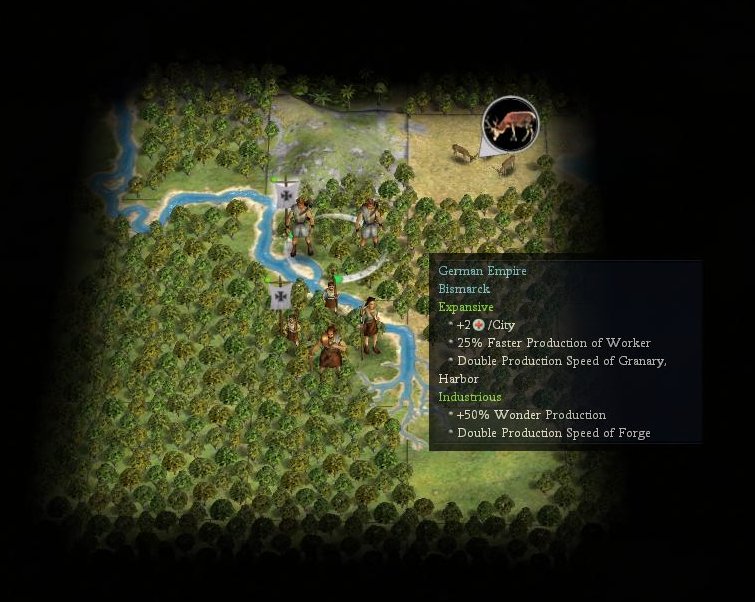Viewport: 755px width, 602px height.
Task: Select the warrior unit with the German flag
Action: click(300, 224)
